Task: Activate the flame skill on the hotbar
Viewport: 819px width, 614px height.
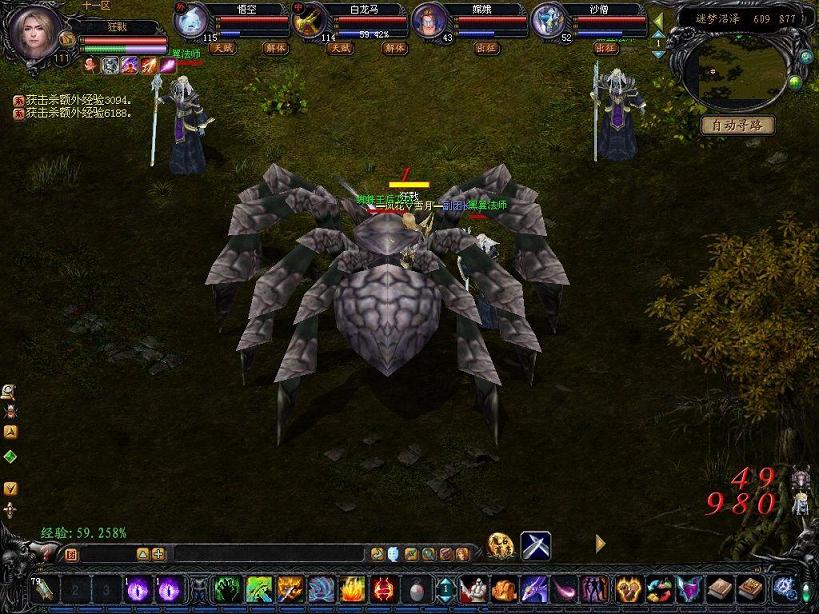Action: 352,588
